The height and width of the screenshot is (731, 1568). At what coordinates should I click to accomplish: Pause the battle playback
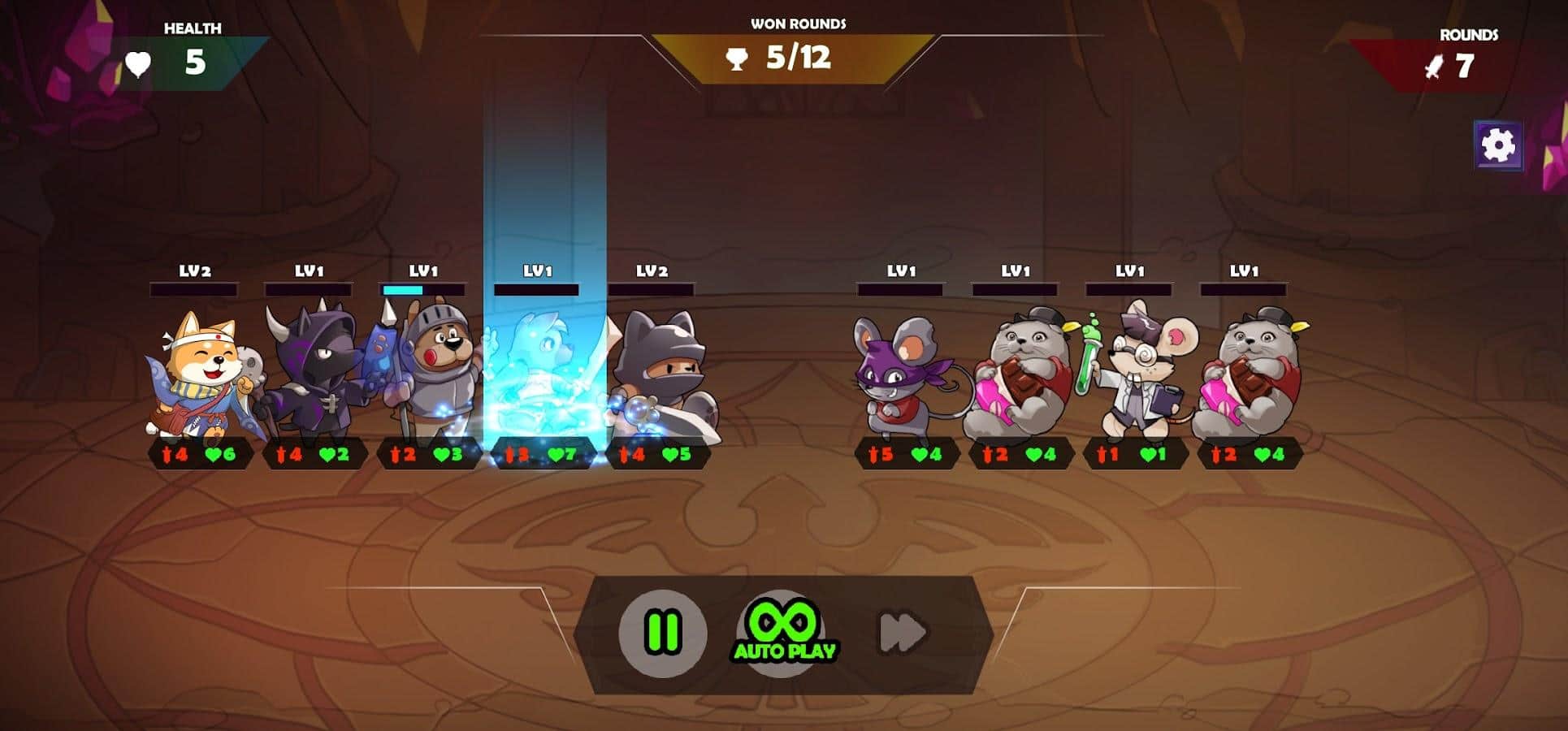[662, 633]
